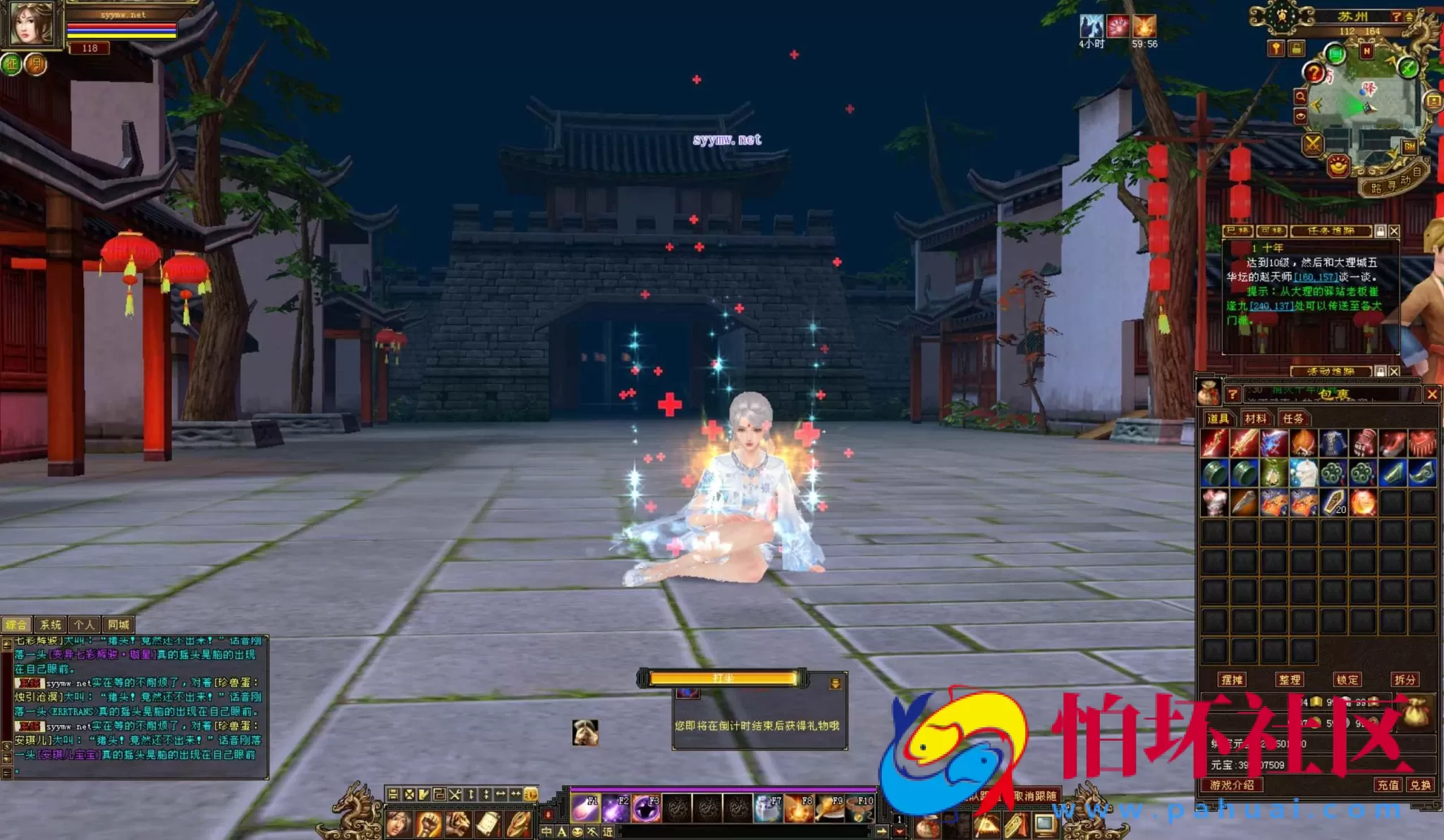Open the red dropdown arrow beside the quickbar page number
Screen dimensions: 1444x840
point(900,832)
